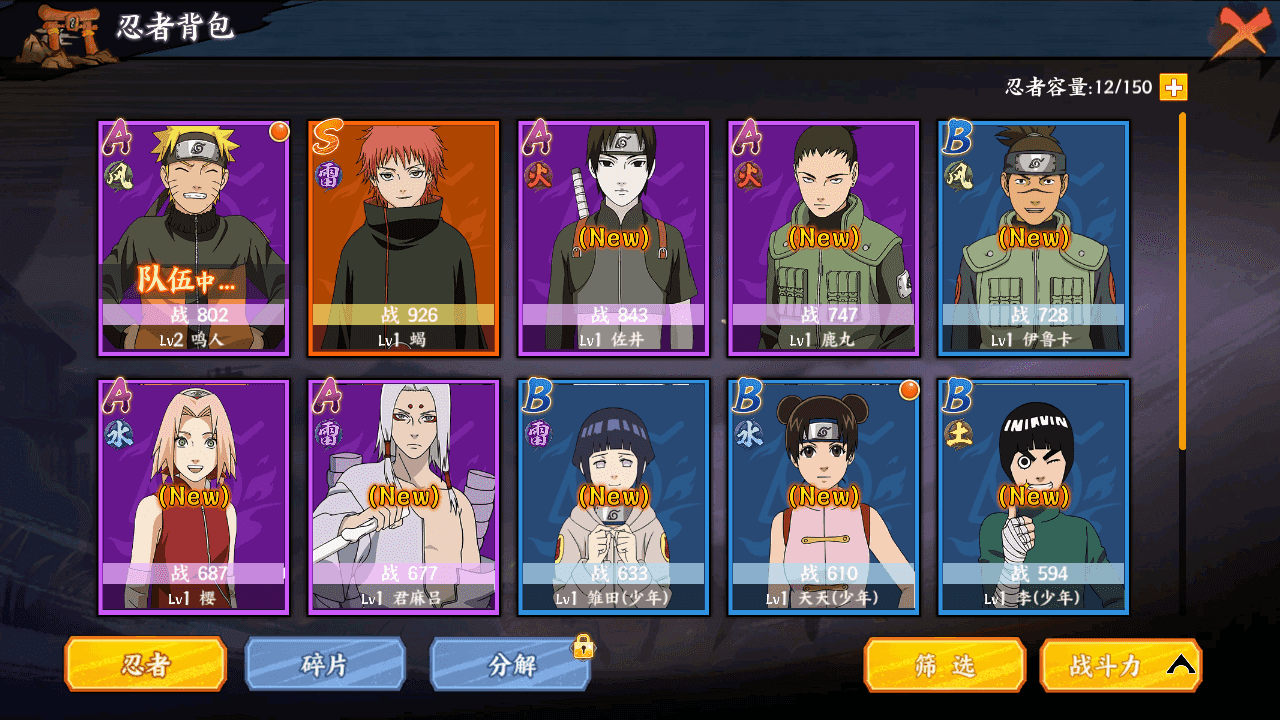This screenshot has height=720, width=1280.
Task: Choose the 天天(少年) ninja card
Action: (x=824, y=497)
